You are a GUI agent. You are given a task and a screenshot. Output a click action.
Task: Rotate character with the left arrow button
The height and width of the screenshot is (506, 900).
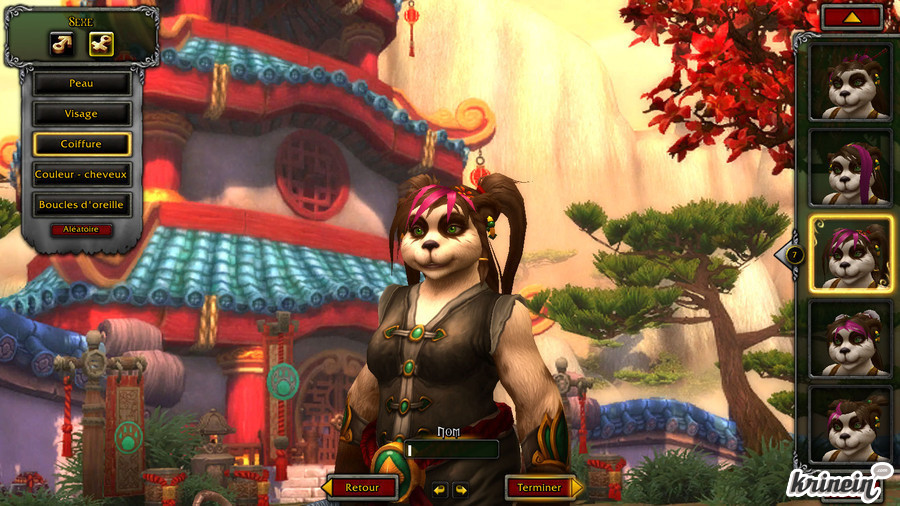[440, 490]
